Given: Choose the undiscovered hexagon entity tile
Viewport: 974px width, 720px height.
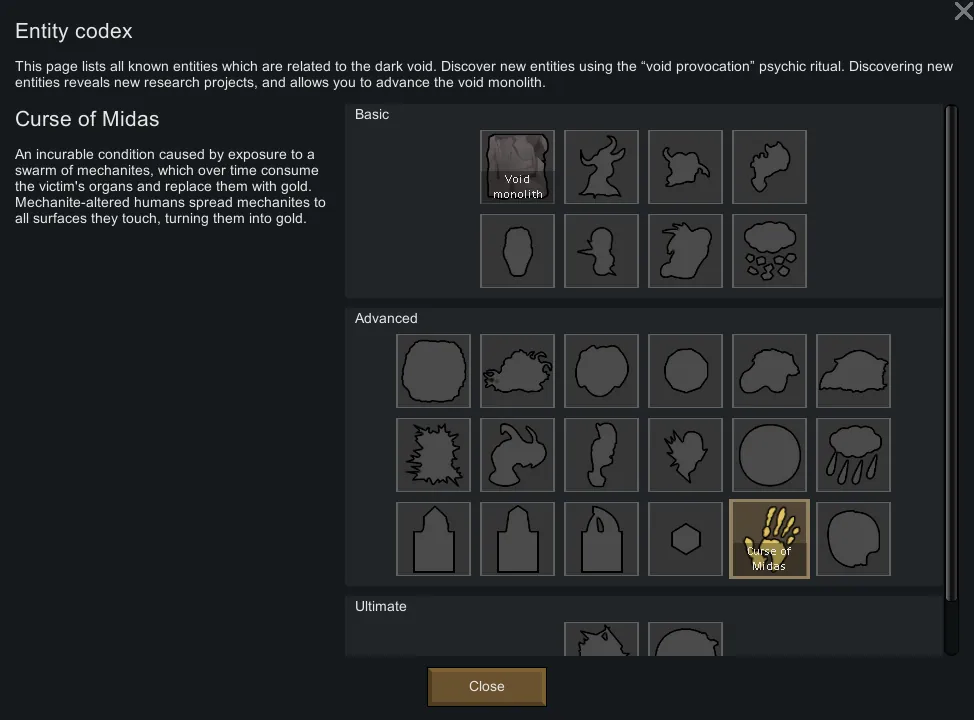Looking at the screenshot, I should (x=685, y=540).
